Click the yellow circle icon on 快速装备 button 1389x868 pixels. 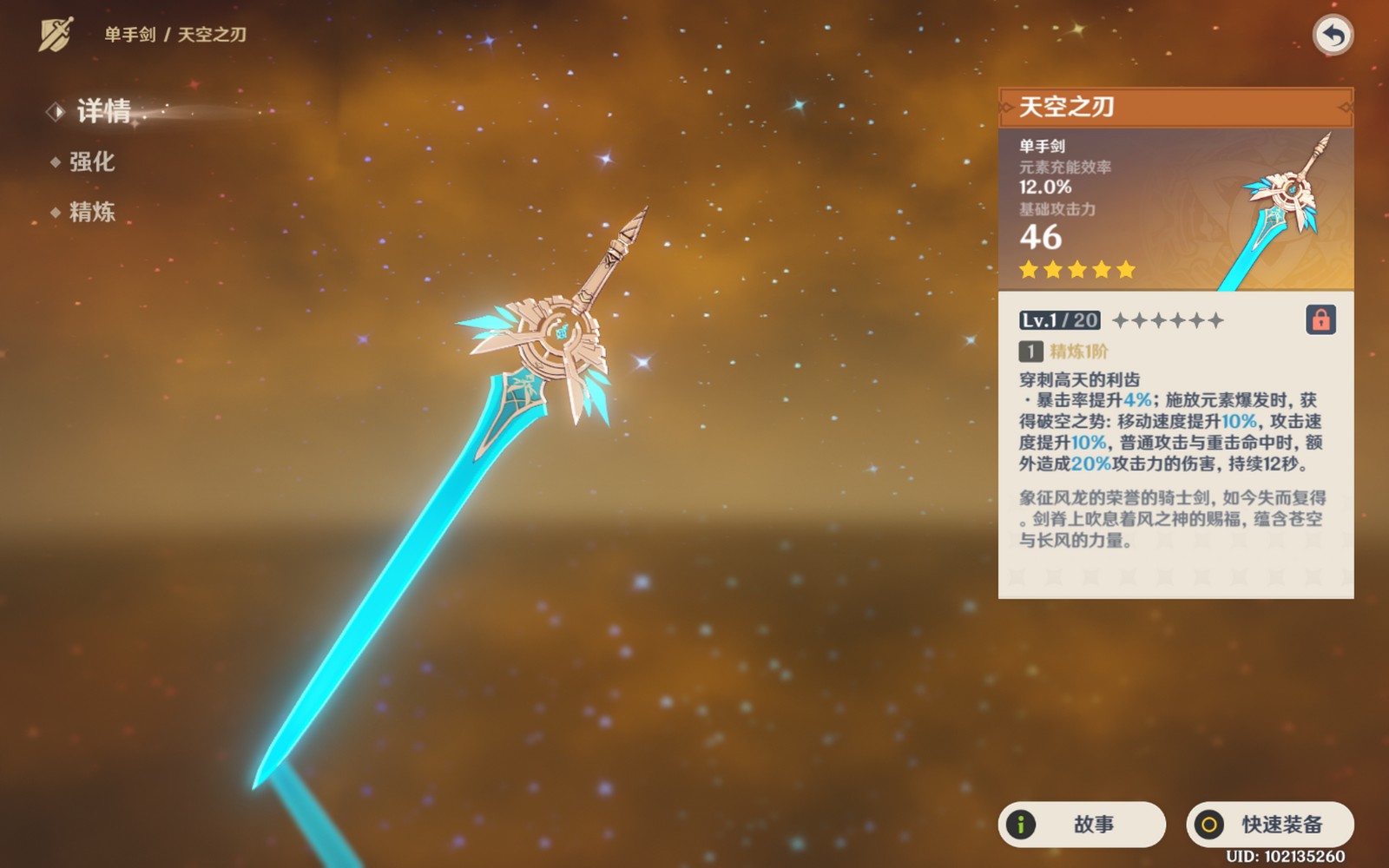pyautogui.click(x=1210, y=825)
